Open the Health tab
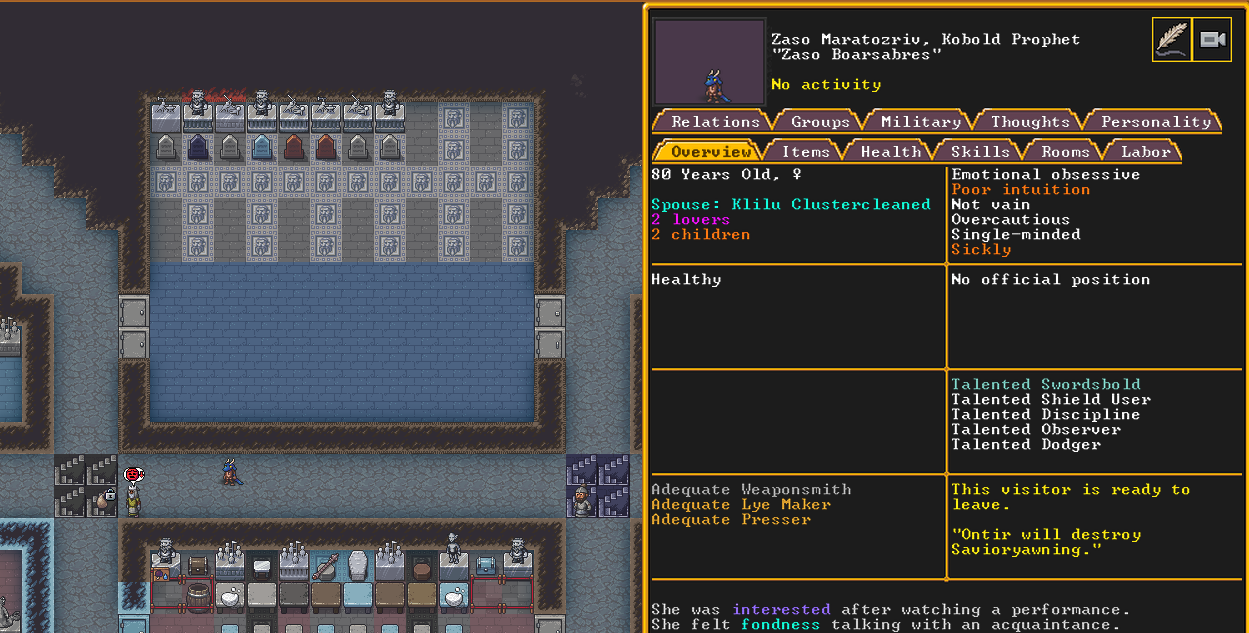 tap(890, 152)
